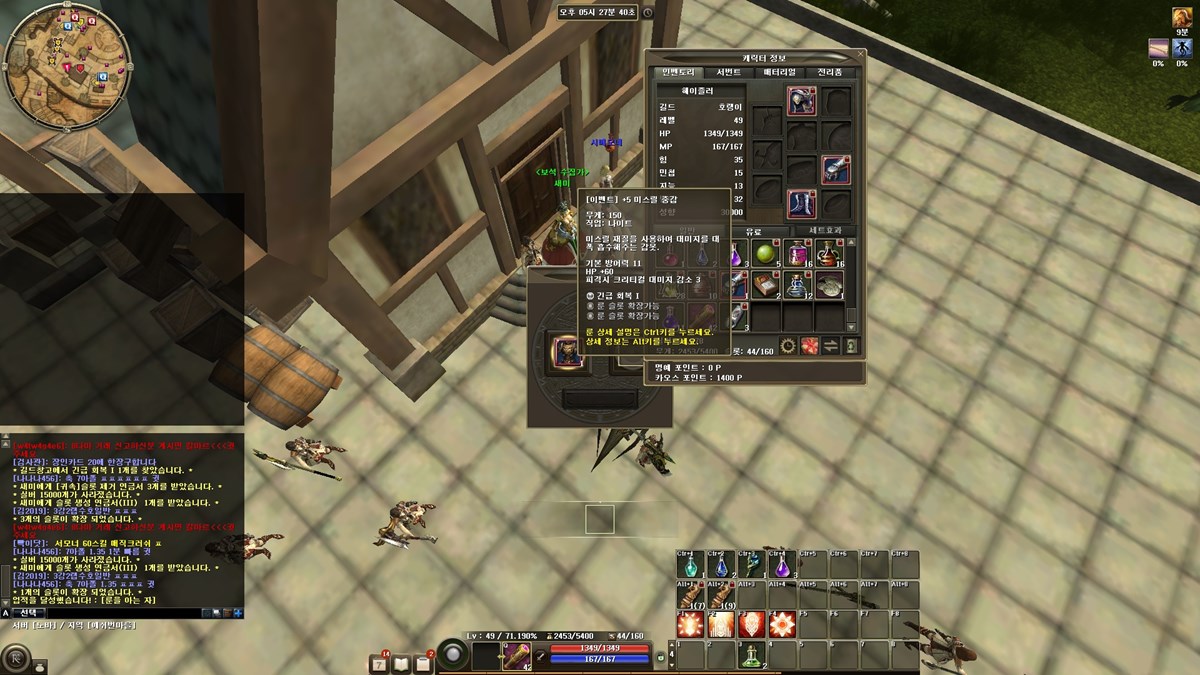Close the character info window
This screenshot has width=1200, height=675.
(x=861, y=54)
